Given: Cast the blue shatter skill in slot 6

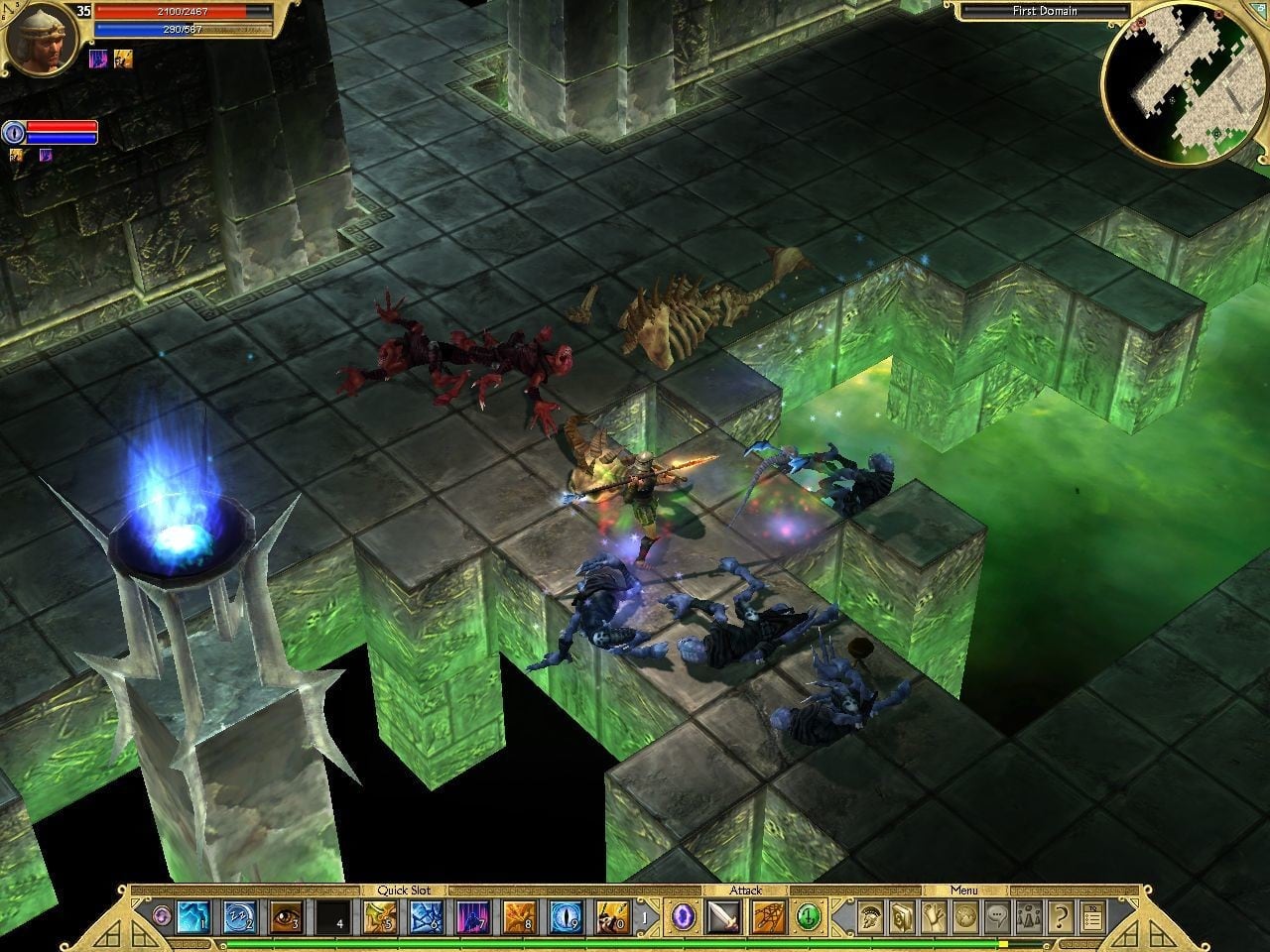Looking at the screenshot, I should [x=426, y=917].
